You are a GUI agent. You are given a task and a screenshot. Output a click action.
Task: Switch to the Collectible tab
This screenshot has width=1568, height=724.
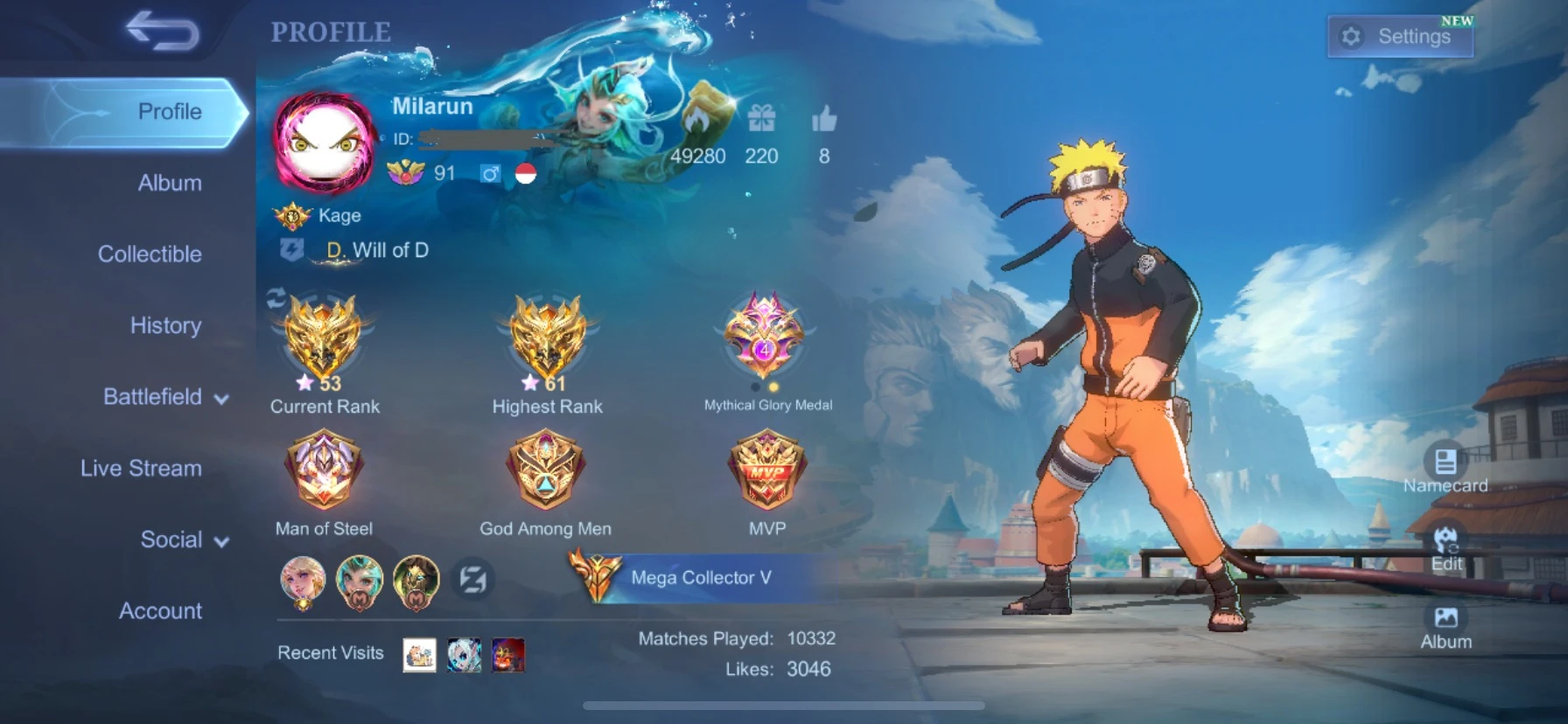pyautogui.click(x=150, y=254)
